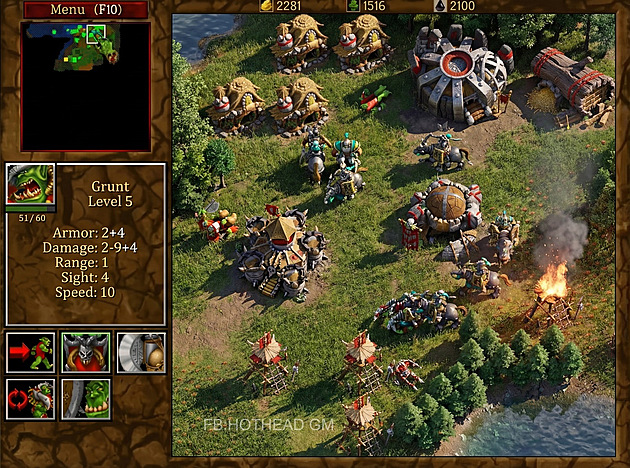
Task: Activate the Move command with red arrow
Action: [x=31, y=353]
